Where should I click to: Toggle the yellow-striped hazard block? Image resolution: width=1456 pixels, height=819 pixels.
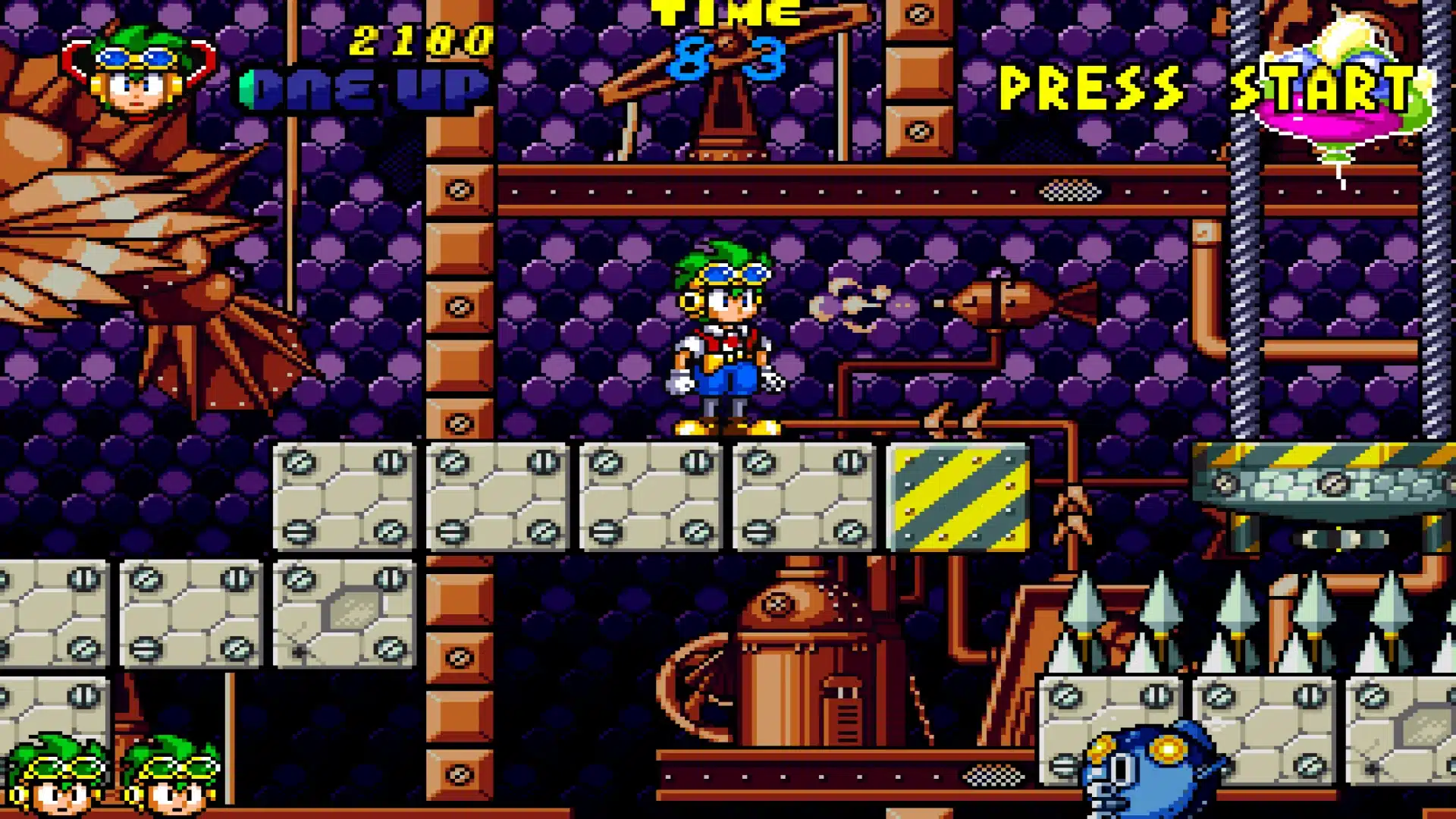coord(959,497)
